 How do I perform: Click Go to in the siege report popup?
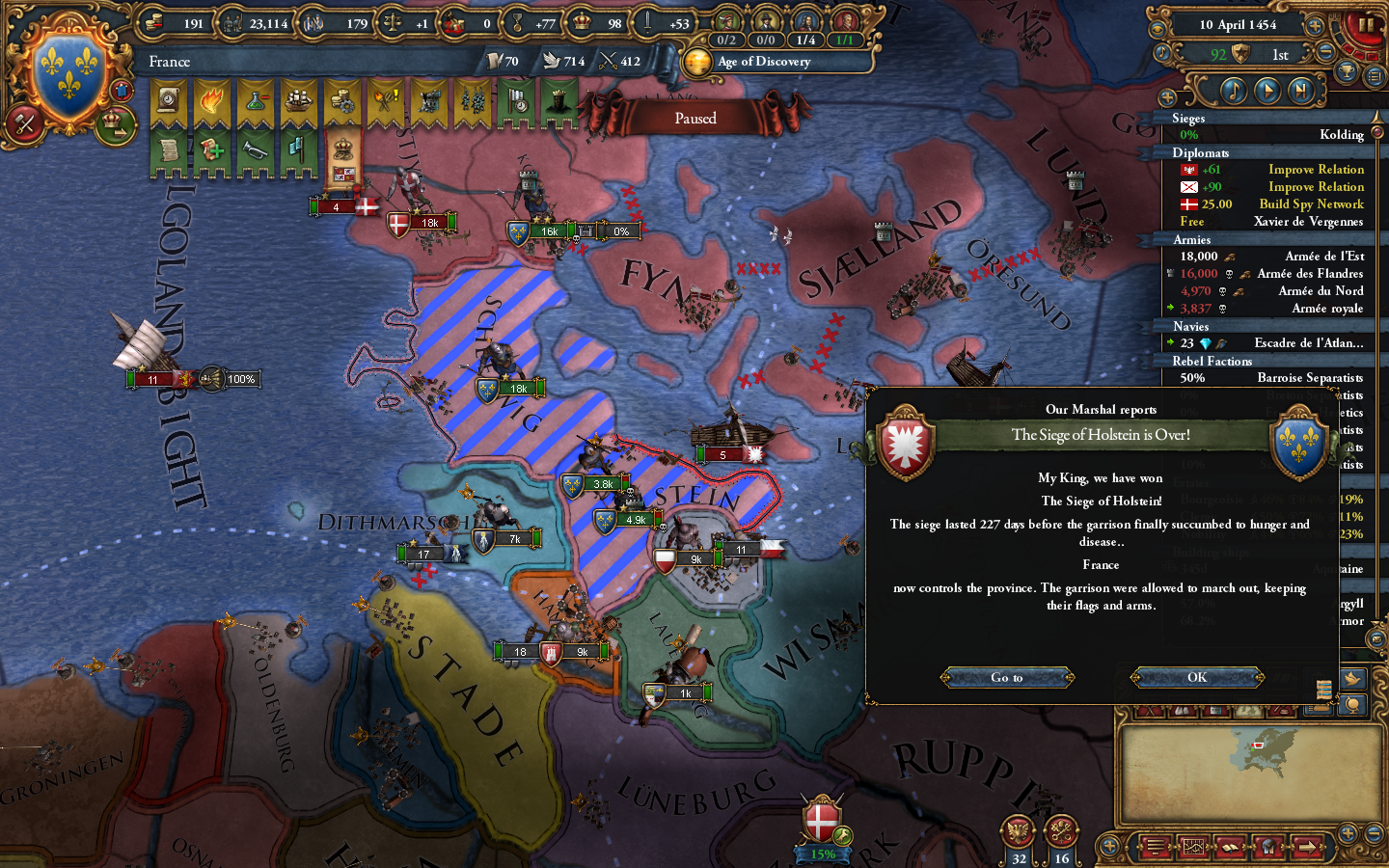tap(1006, 677)
